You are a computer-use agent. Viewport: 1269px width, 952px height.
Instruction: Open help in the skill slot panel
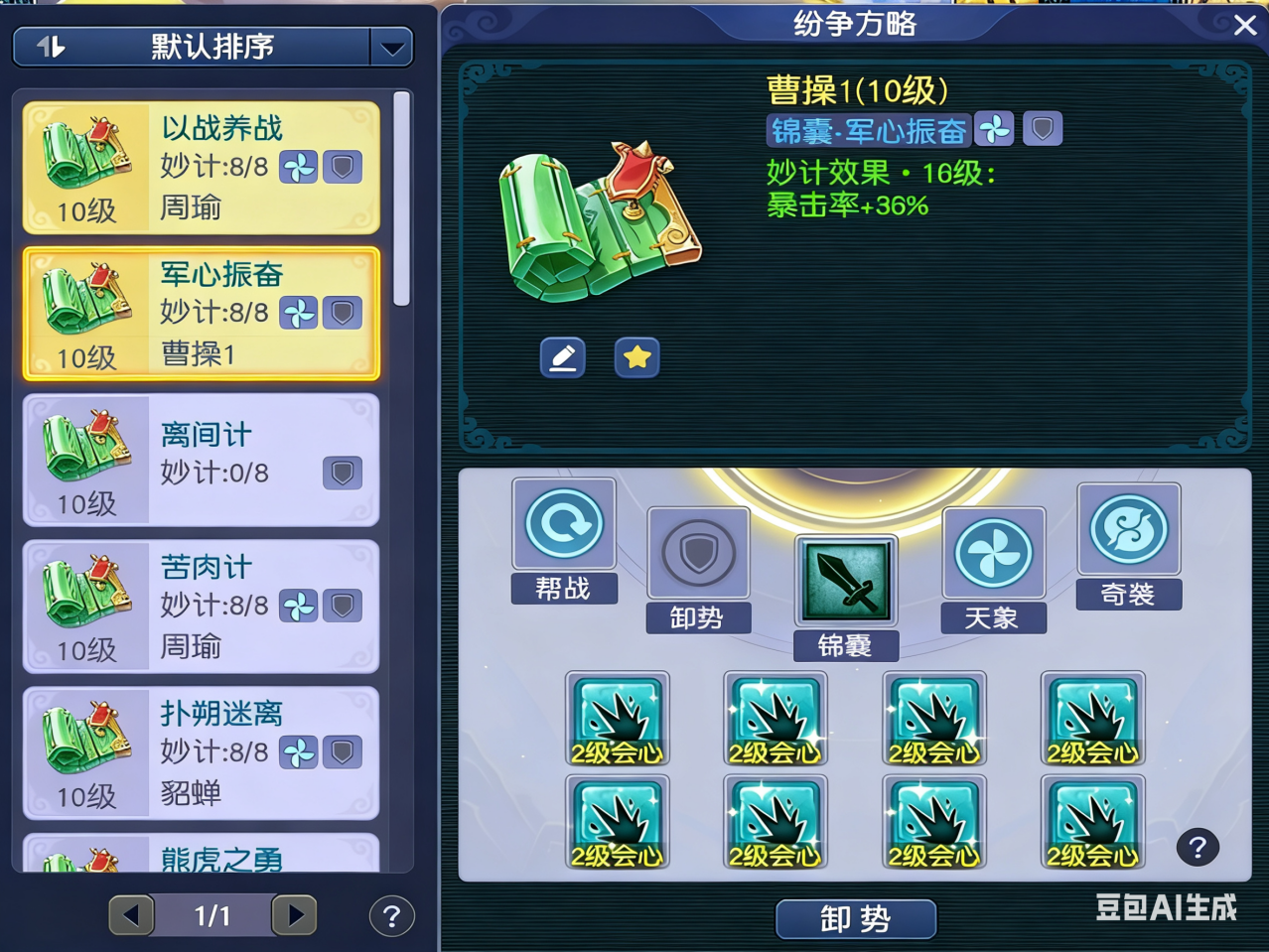(x=1198, y=848)
